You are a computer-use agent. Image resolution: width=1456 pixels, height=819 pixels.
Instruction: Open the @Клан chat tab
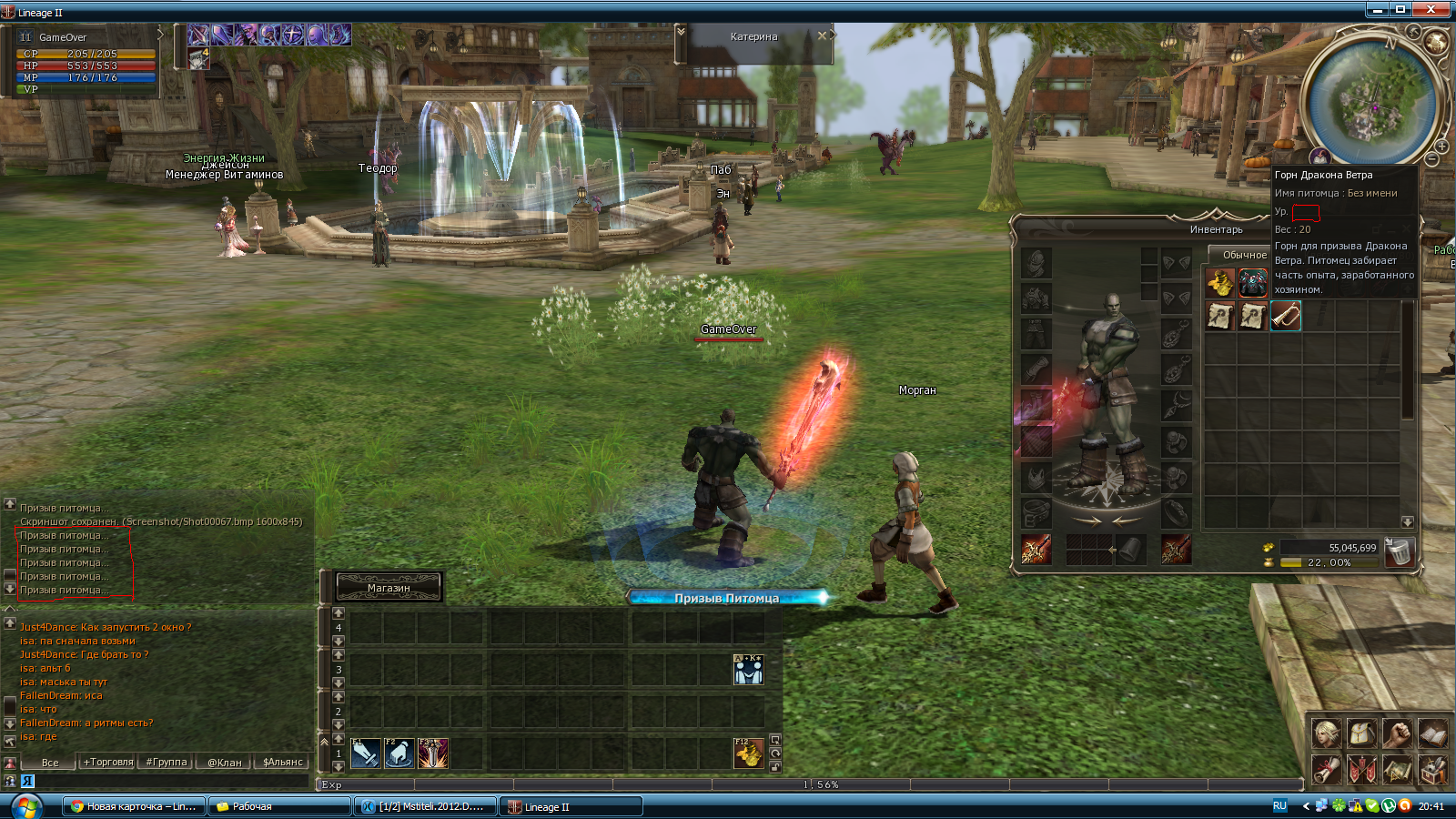[x=225, y=763]
